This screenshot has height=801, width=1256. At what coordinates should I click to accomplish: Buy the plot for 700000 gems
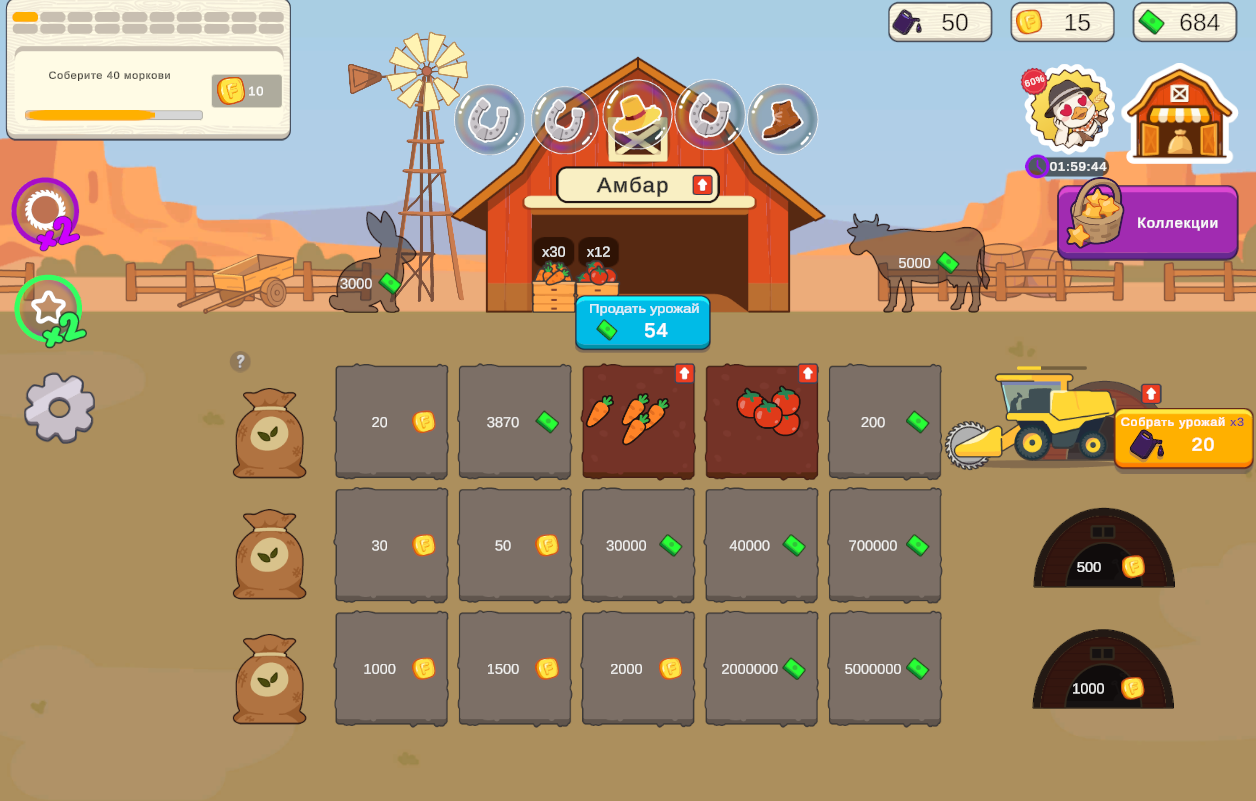pos(885,545)
